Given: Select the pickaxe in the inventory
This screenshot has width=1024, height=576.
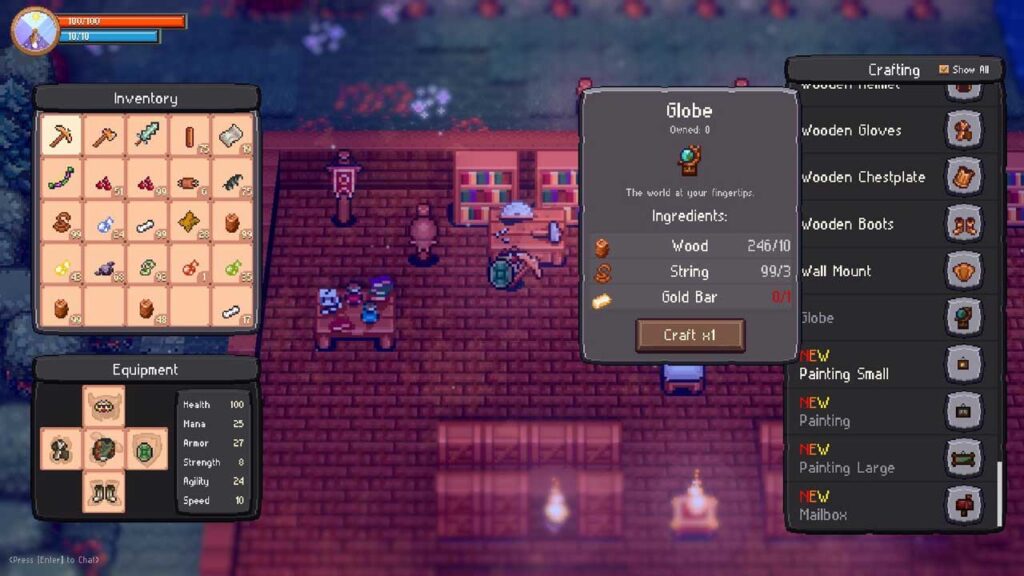Looking at the screenshot, I should (x=61, y=136).
